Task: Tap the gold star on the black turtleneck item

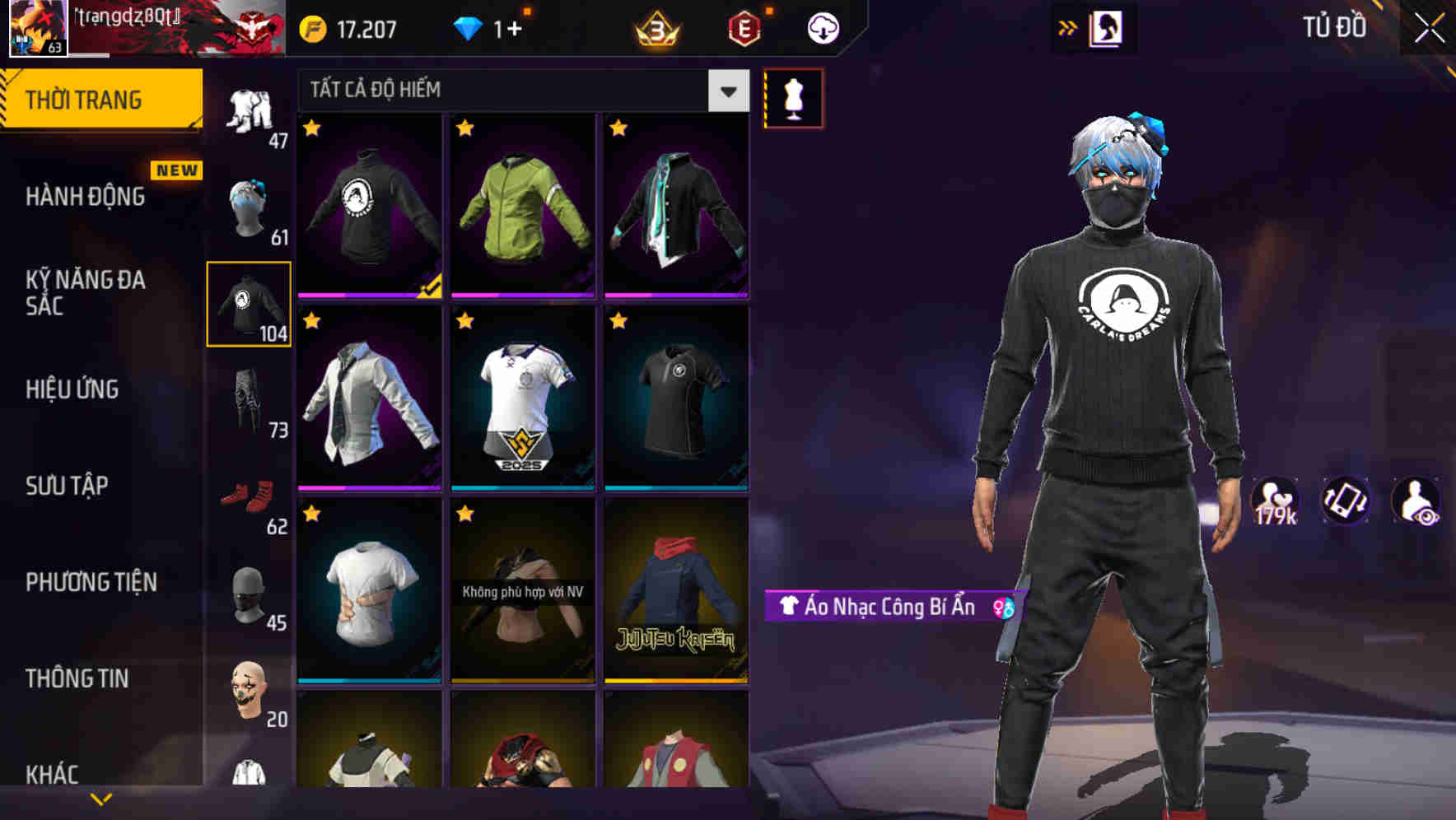Action: click(311, 129)
